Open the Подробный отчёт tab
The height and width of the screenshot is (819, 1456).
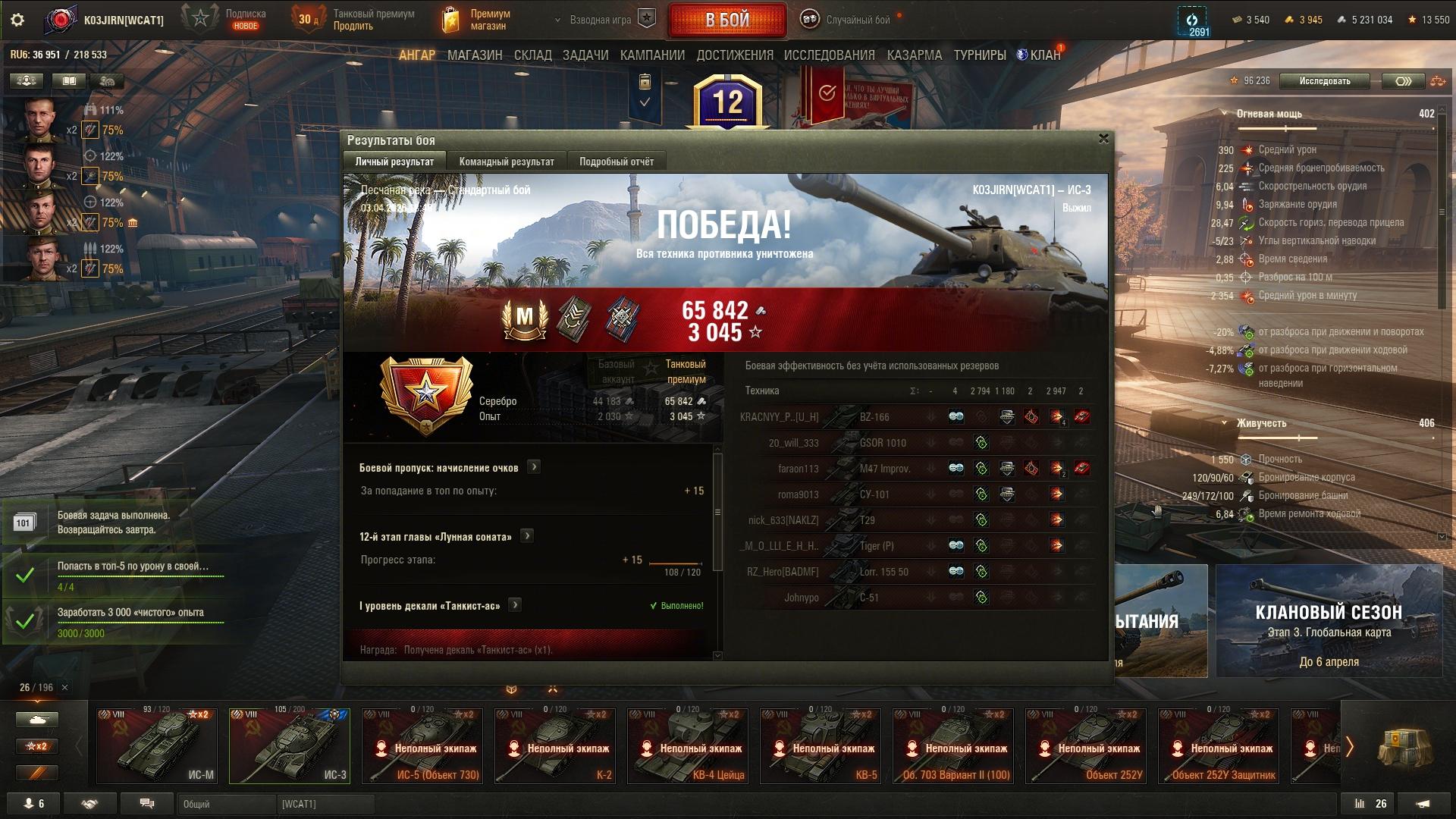616,162
